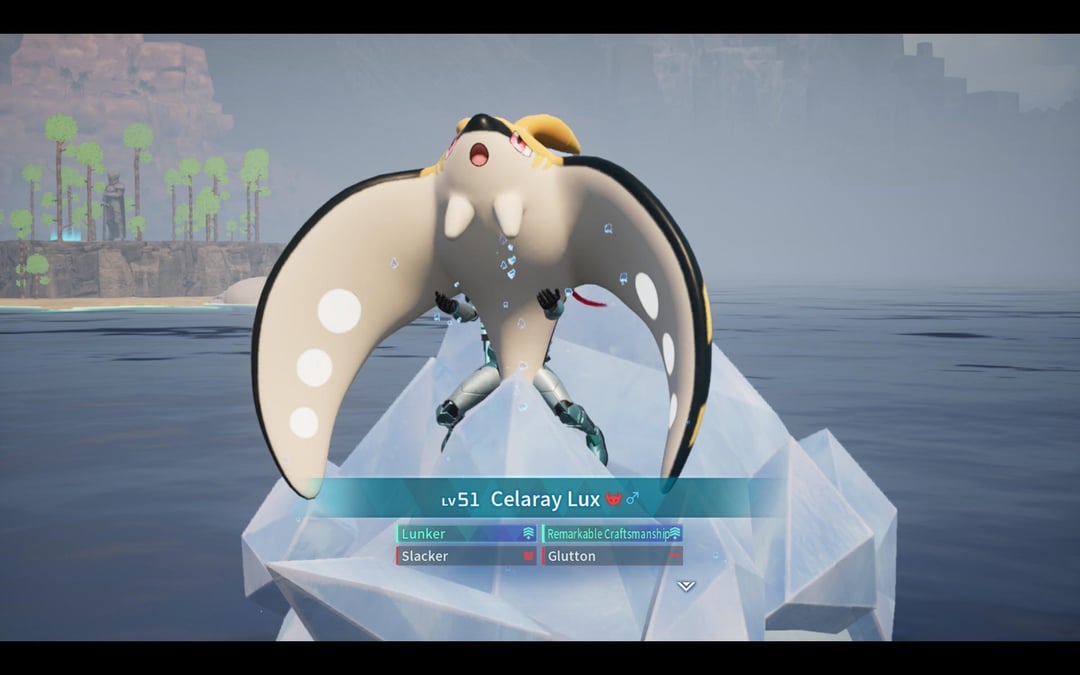This screenshot has height=675, width=1080.
Task: Choose the Slacker passive trait
Action: pyautogui.click(x=467, y=556)
